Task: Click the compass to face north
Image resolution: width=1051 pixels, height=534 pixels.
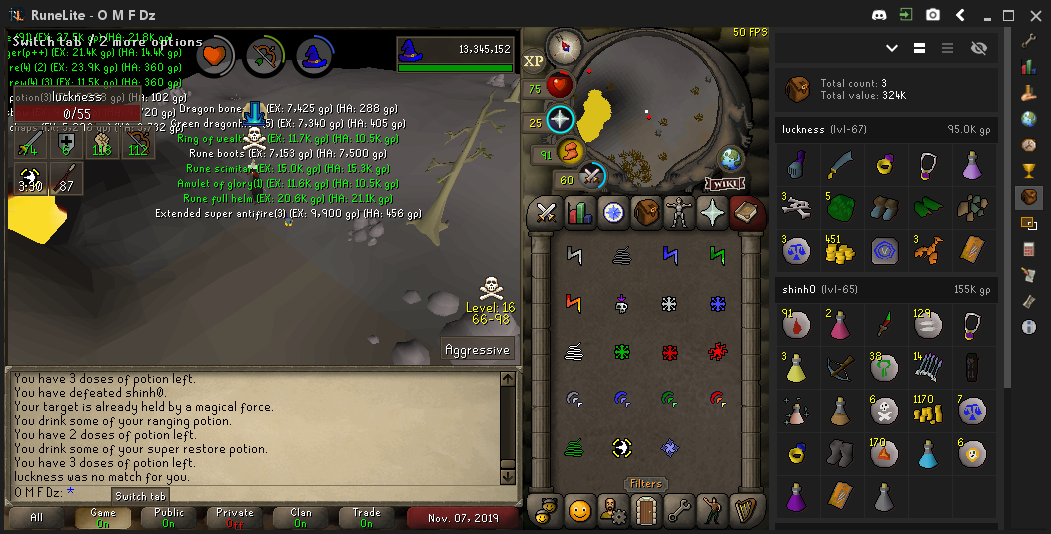Action: point(565,46)
